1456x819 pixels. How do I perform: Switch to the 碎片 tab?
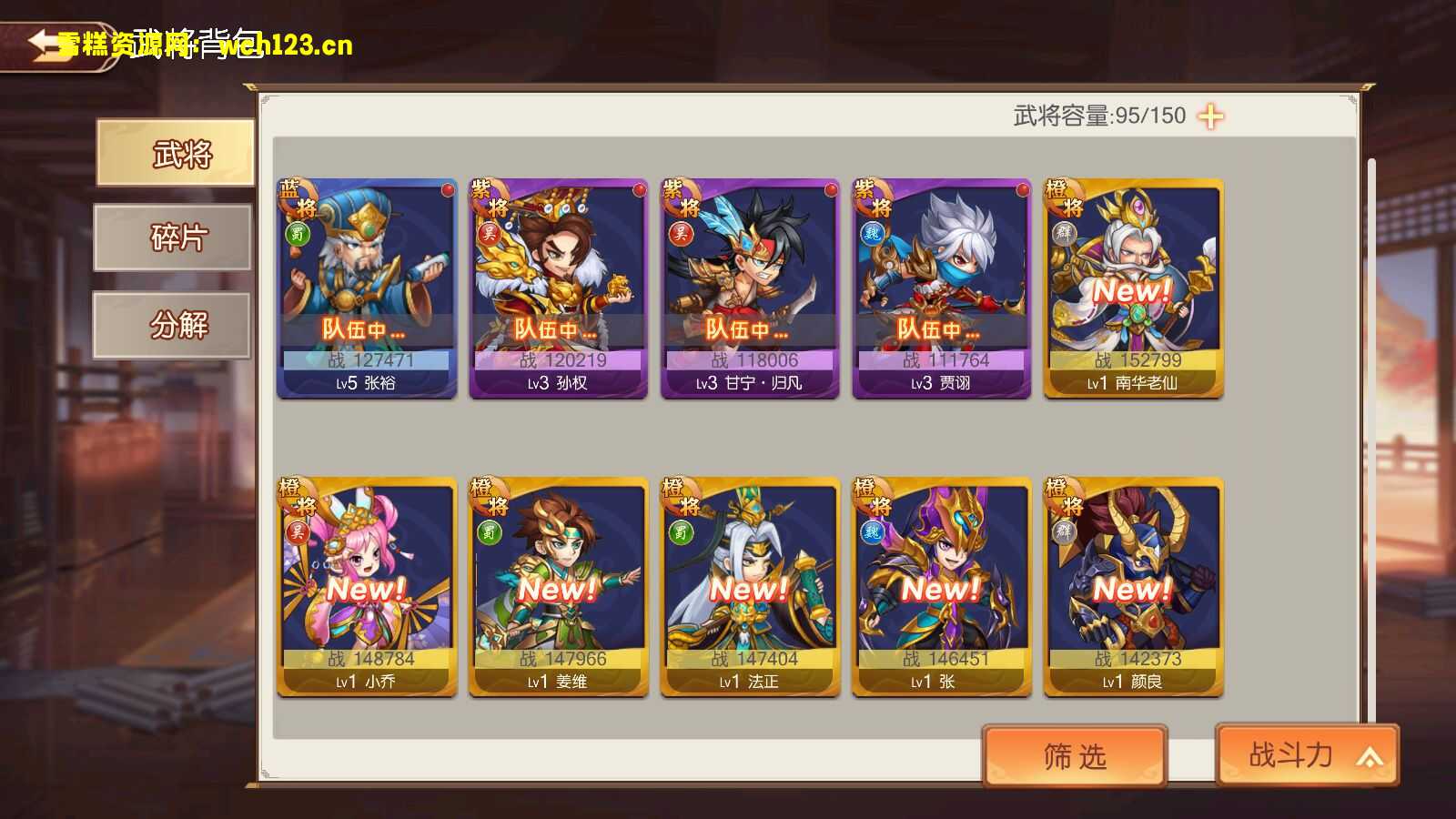click(174, 238)
